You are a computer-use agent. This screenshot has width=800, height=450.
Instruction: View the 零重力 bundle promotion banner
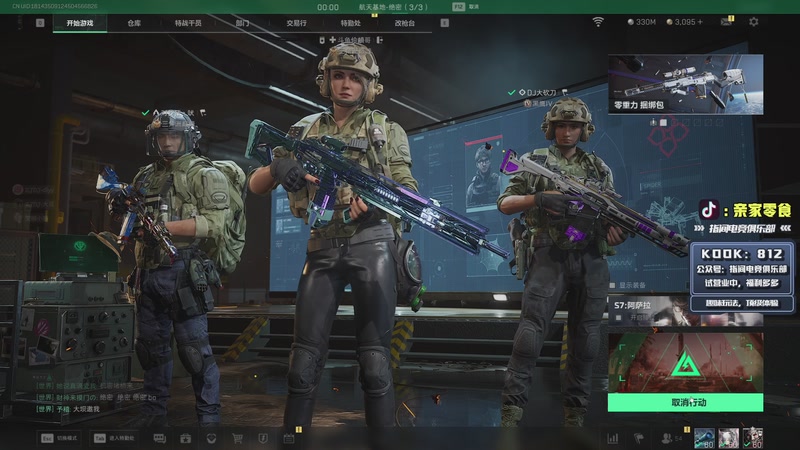pos(685,84)
